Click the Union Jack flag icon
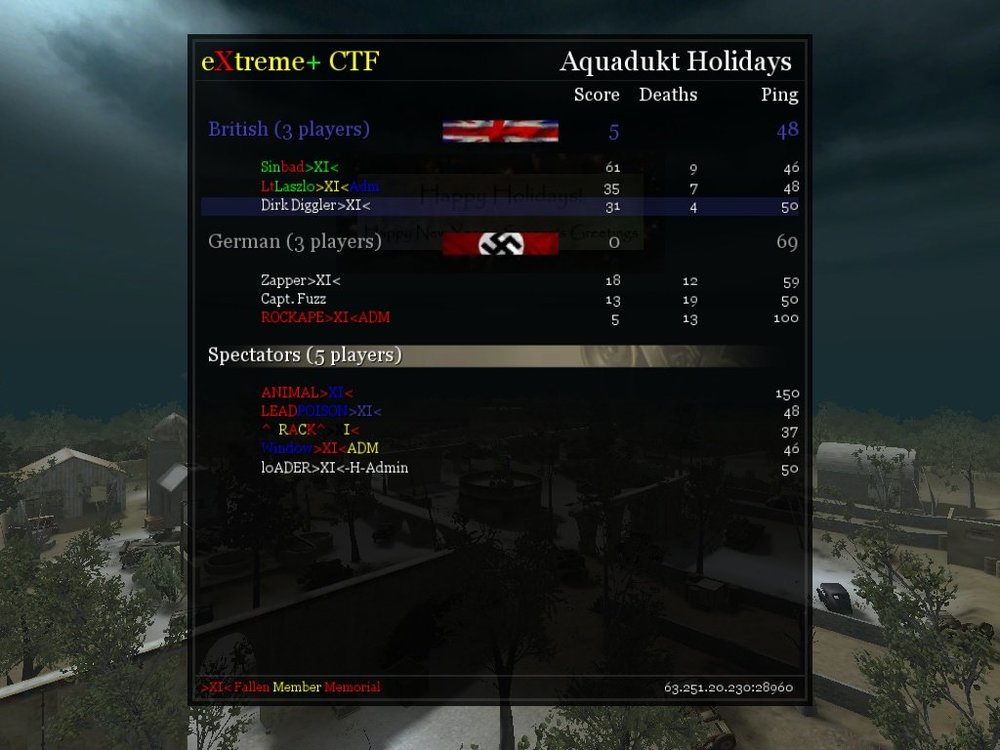1000x750 pixels. (500, 131)
